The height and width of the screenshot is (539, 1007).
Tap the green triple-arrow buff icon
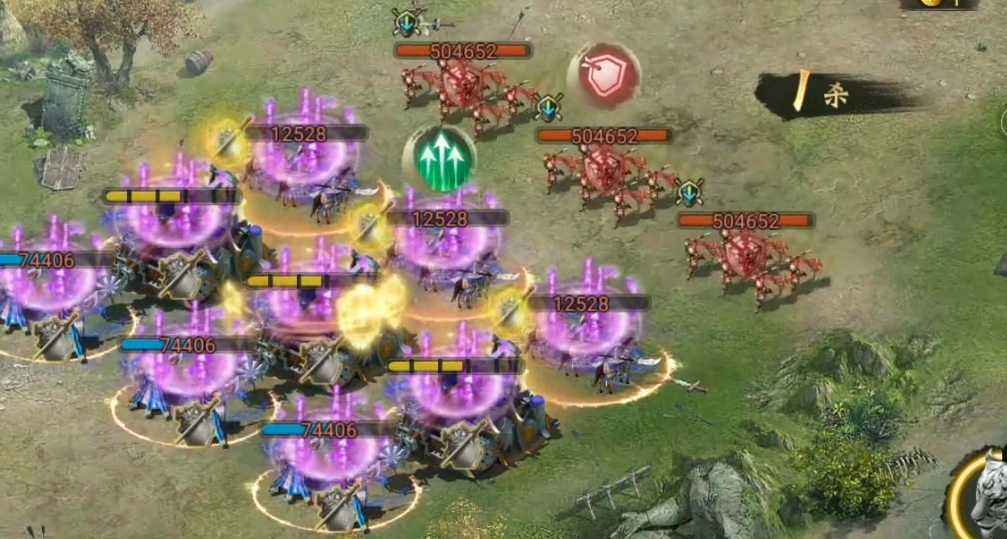pyautogui.click(x=439, y=160)
